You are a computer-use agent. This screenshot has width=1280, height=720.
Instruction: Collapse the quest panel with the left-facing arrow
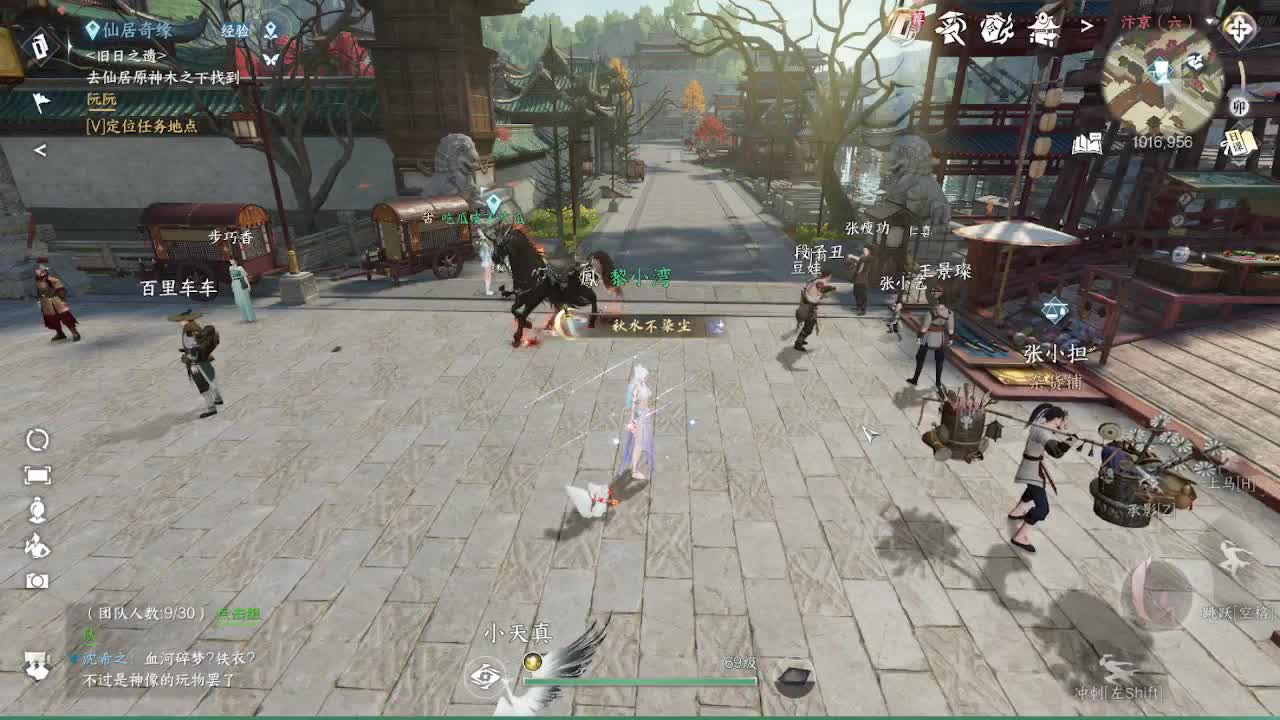(x=38, y=150)
